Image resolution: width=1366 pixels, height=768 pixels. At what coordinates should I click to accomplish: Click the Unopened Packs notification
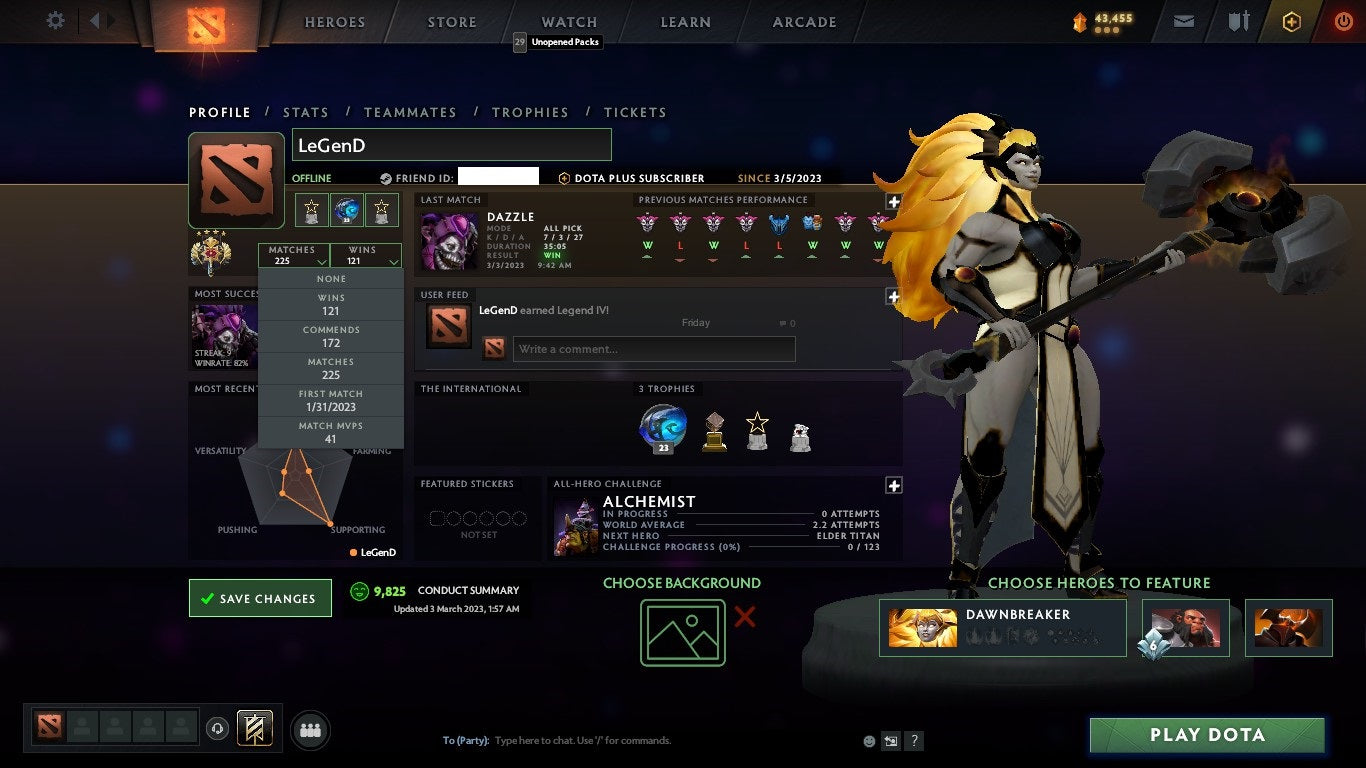[x=558, y=42]
